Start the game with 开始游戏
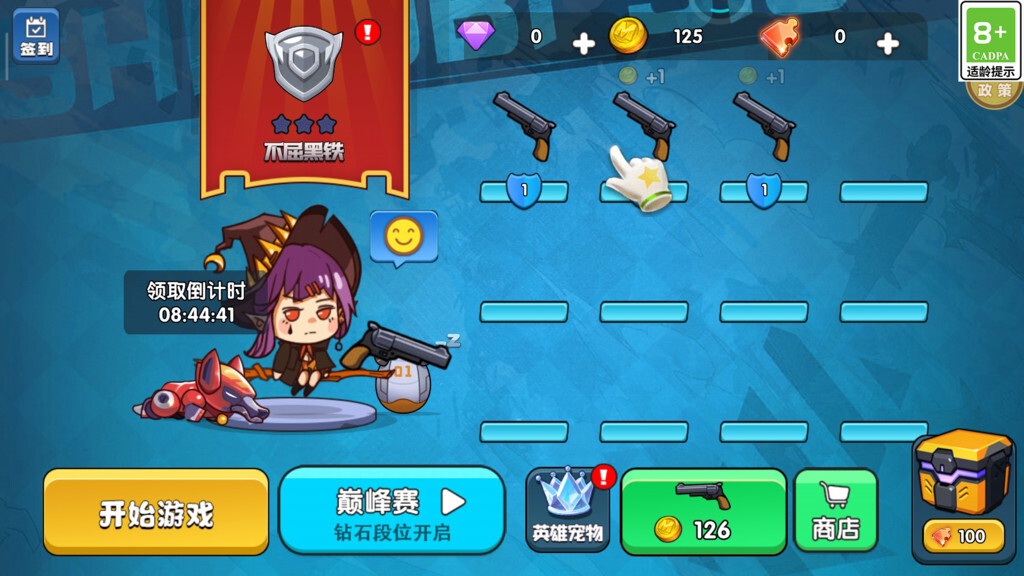 point(156,512)
